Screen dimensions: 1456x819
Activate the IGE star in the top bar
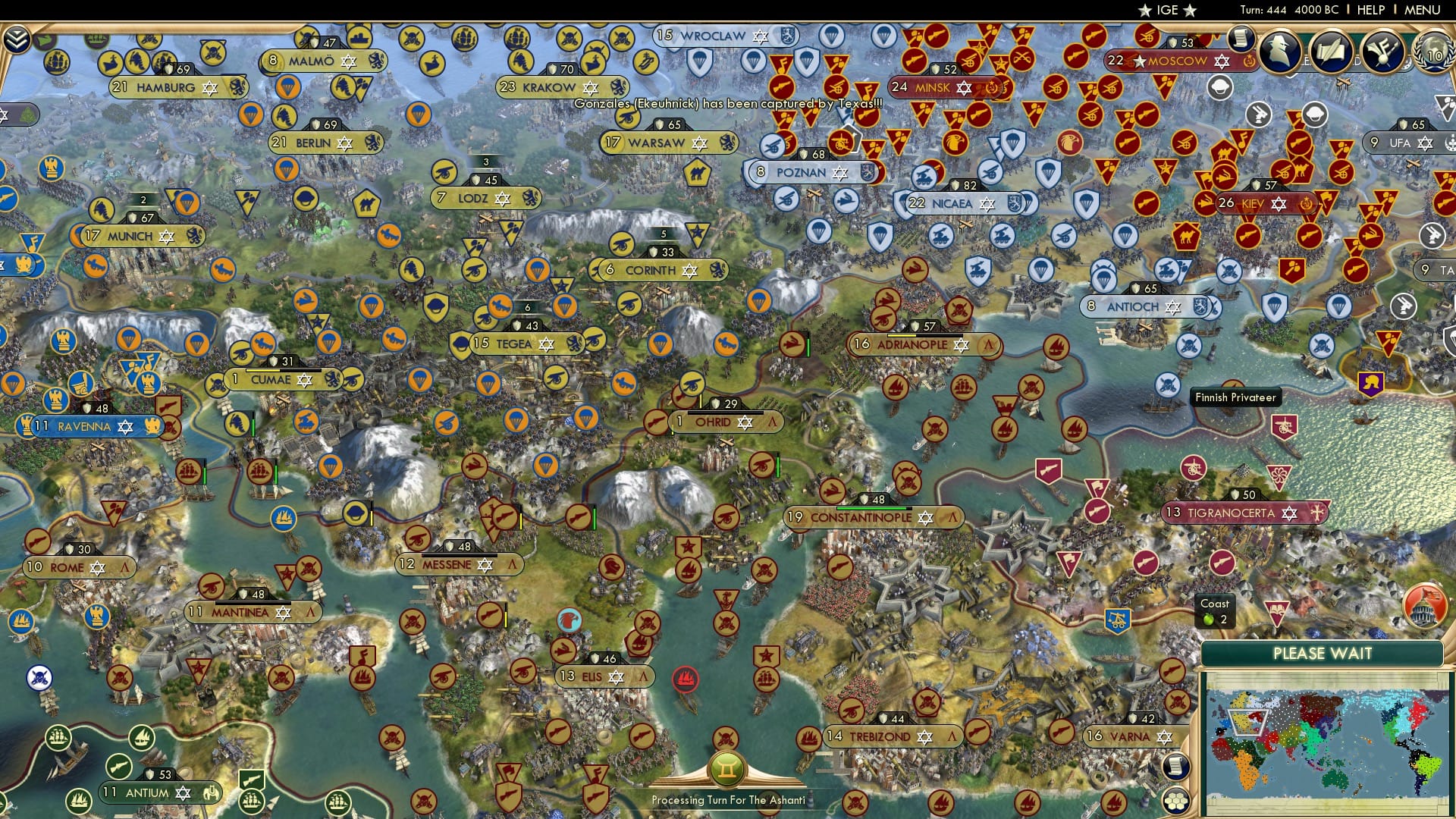1145,11
